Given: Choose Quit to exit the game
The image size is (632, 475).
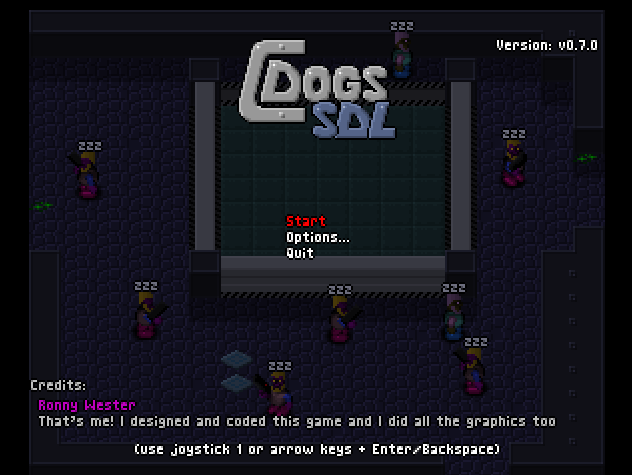Looking at the screenshot, I should click(x=300, y=253).
